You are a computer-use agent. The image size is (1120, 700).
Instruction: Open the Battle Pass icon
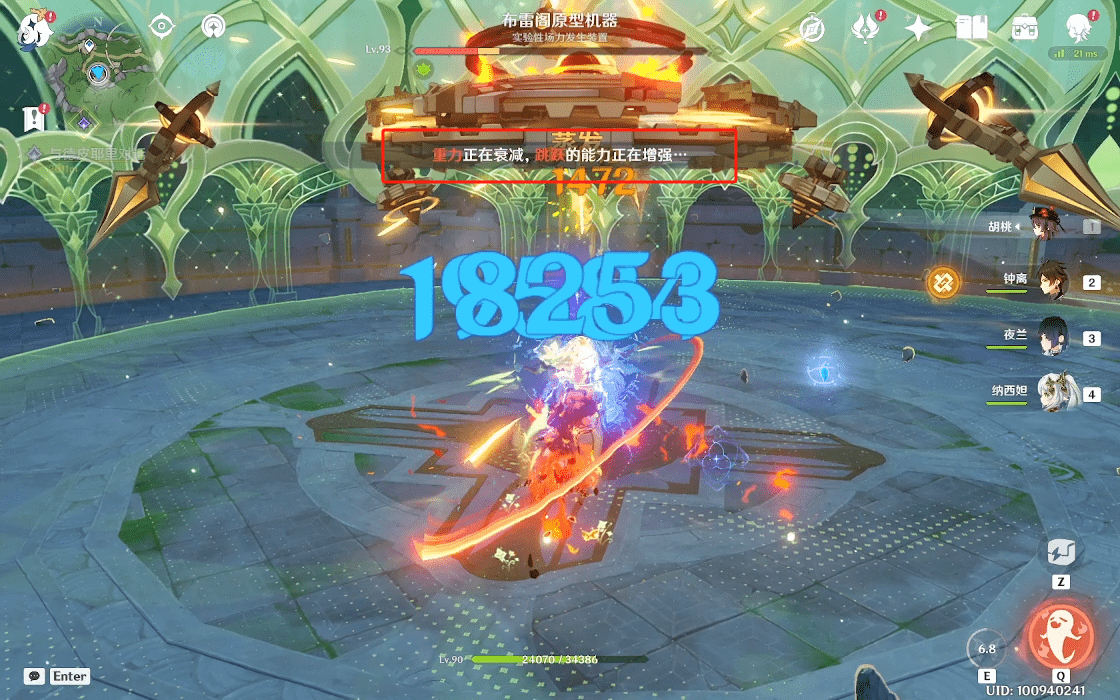[x=865, y=28]
